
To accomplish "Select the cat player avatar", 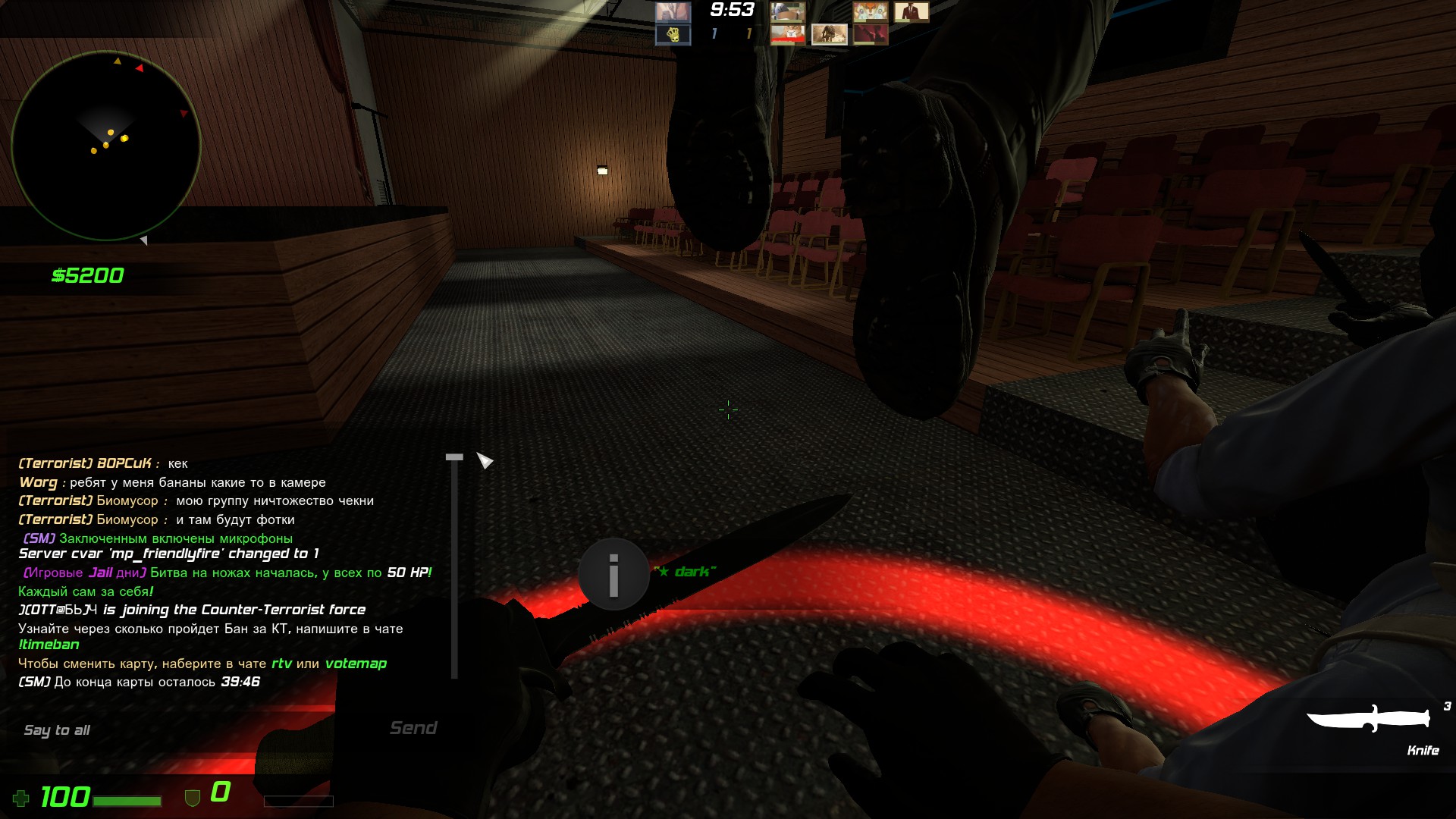I will click(x=787, y=35).
